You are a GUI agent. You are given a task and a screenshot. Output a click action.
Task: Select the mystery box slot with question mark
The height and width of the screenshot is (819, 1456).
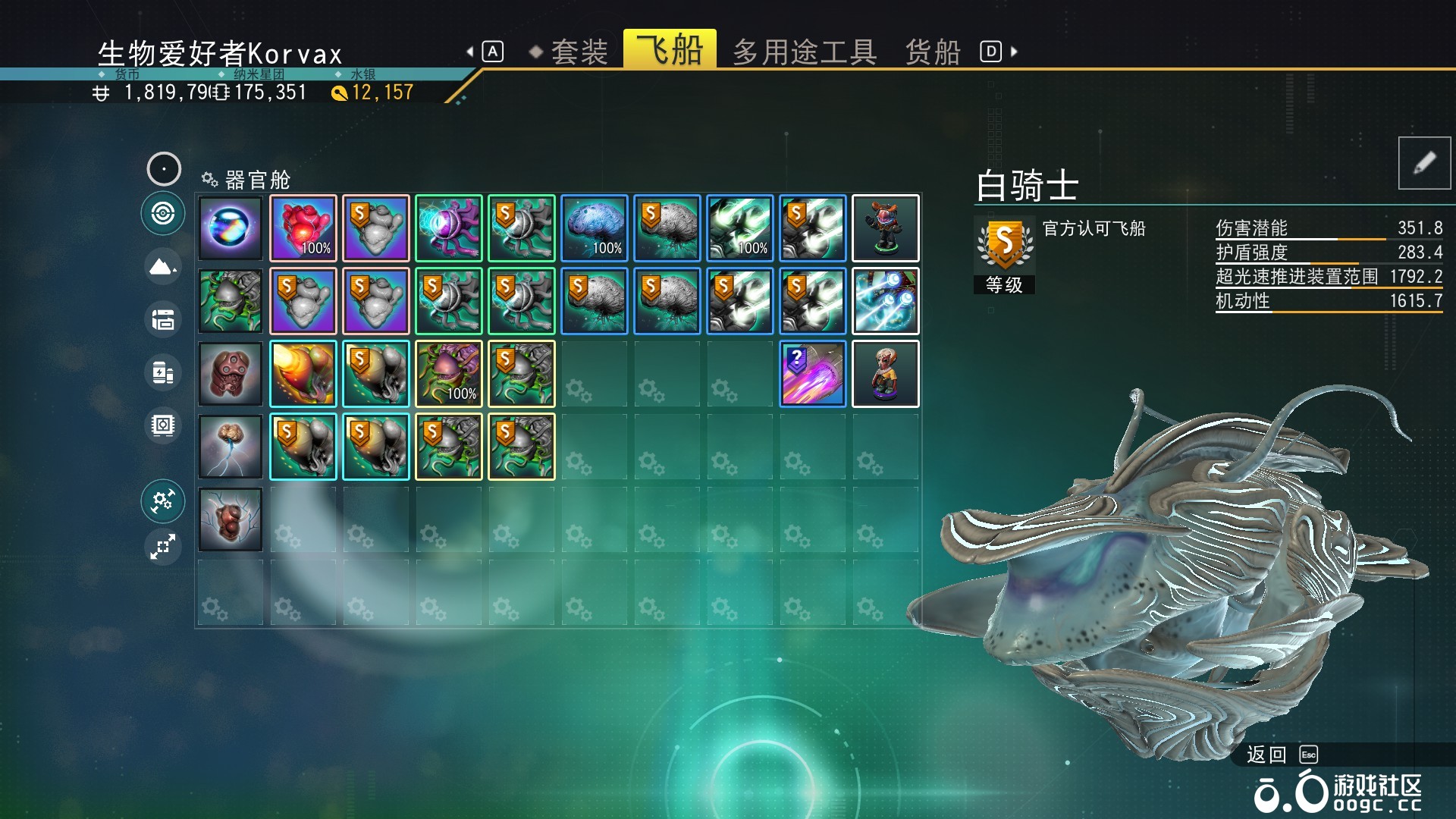pos(811,374)
